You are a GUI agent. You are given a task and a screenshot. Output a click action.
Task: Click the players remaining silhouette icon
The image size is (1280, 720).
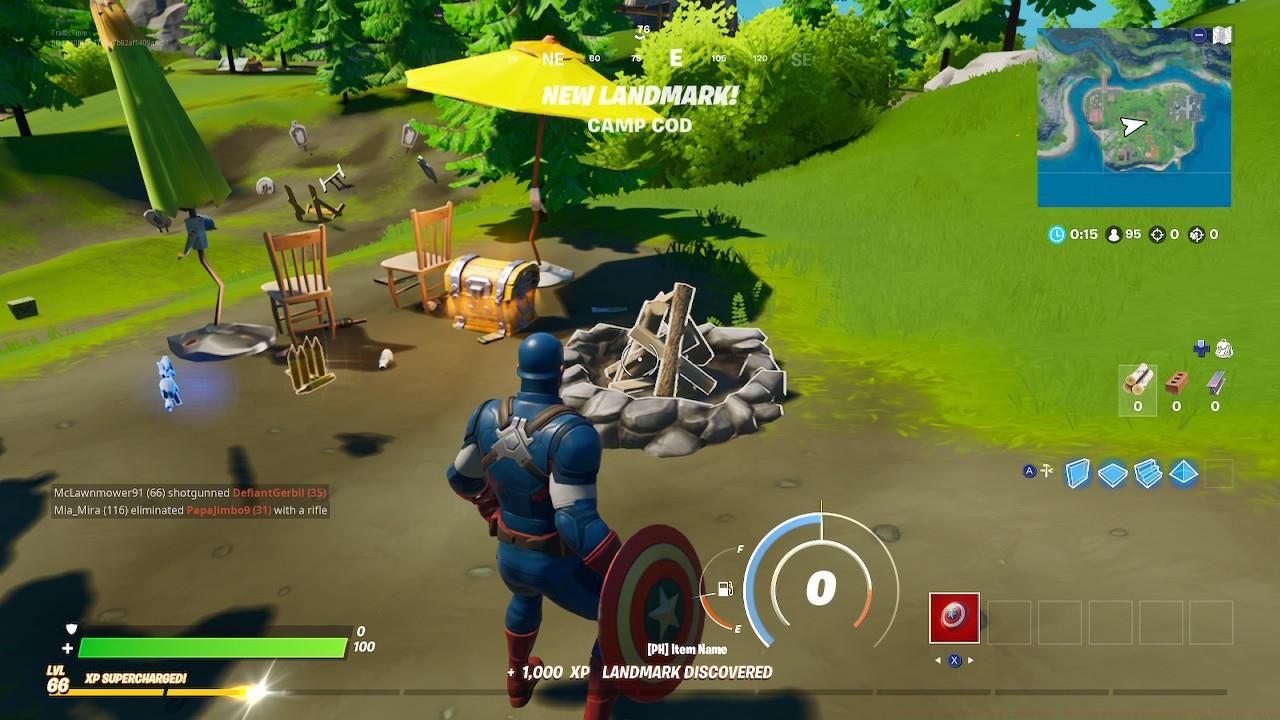[1113, 236]
